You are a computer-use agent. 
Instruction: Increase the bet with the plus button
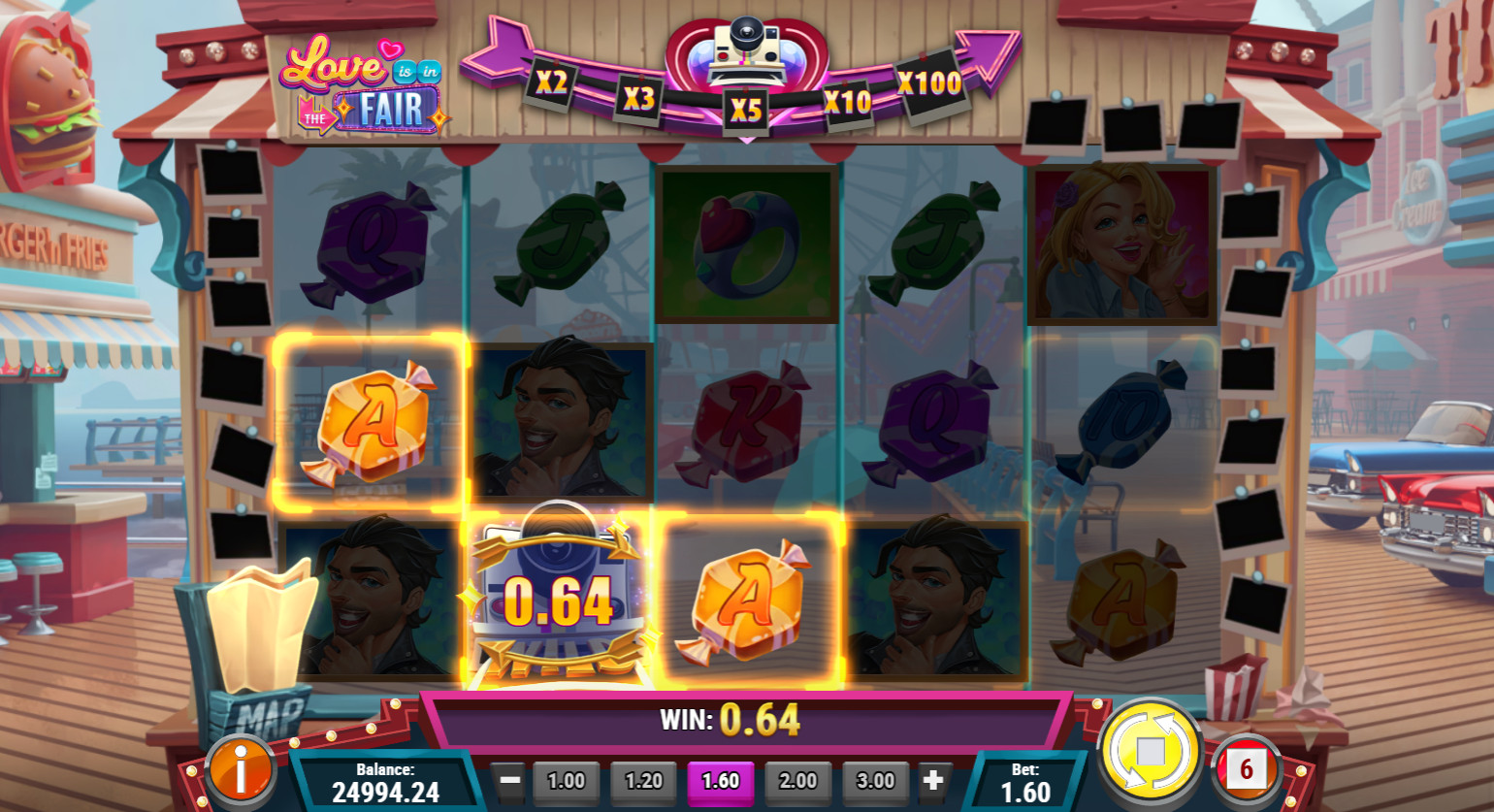(x=932, y=780)
